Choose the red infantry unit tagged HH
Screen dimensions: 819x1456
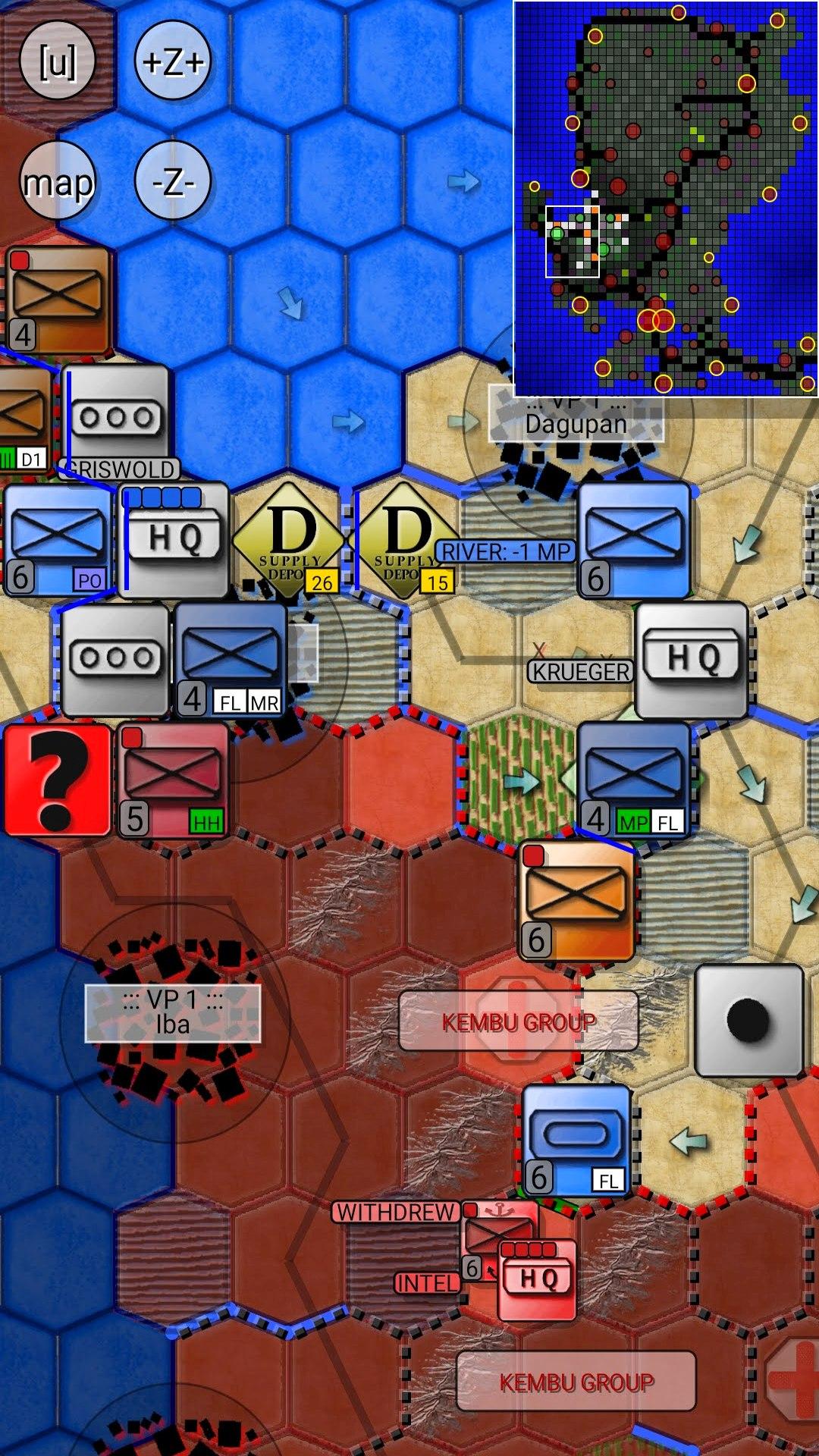point(173,780)
